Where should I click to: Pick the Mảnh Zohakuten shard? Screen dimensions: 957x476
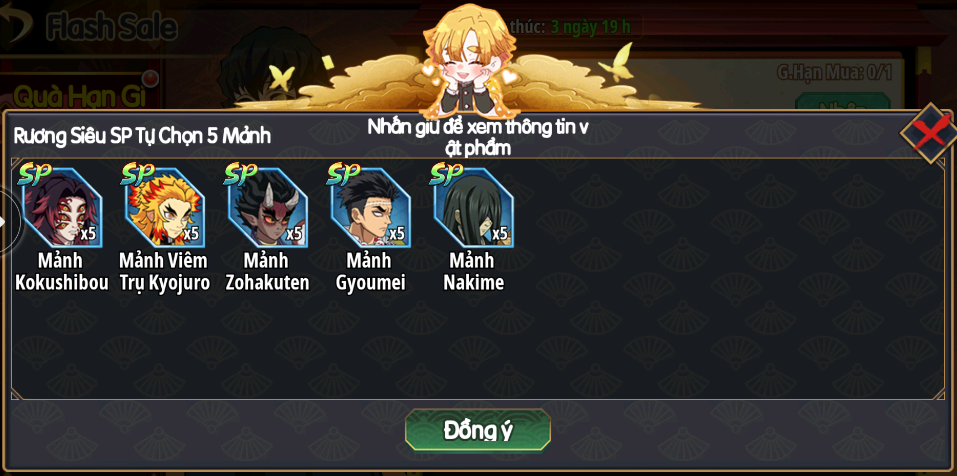267,208
